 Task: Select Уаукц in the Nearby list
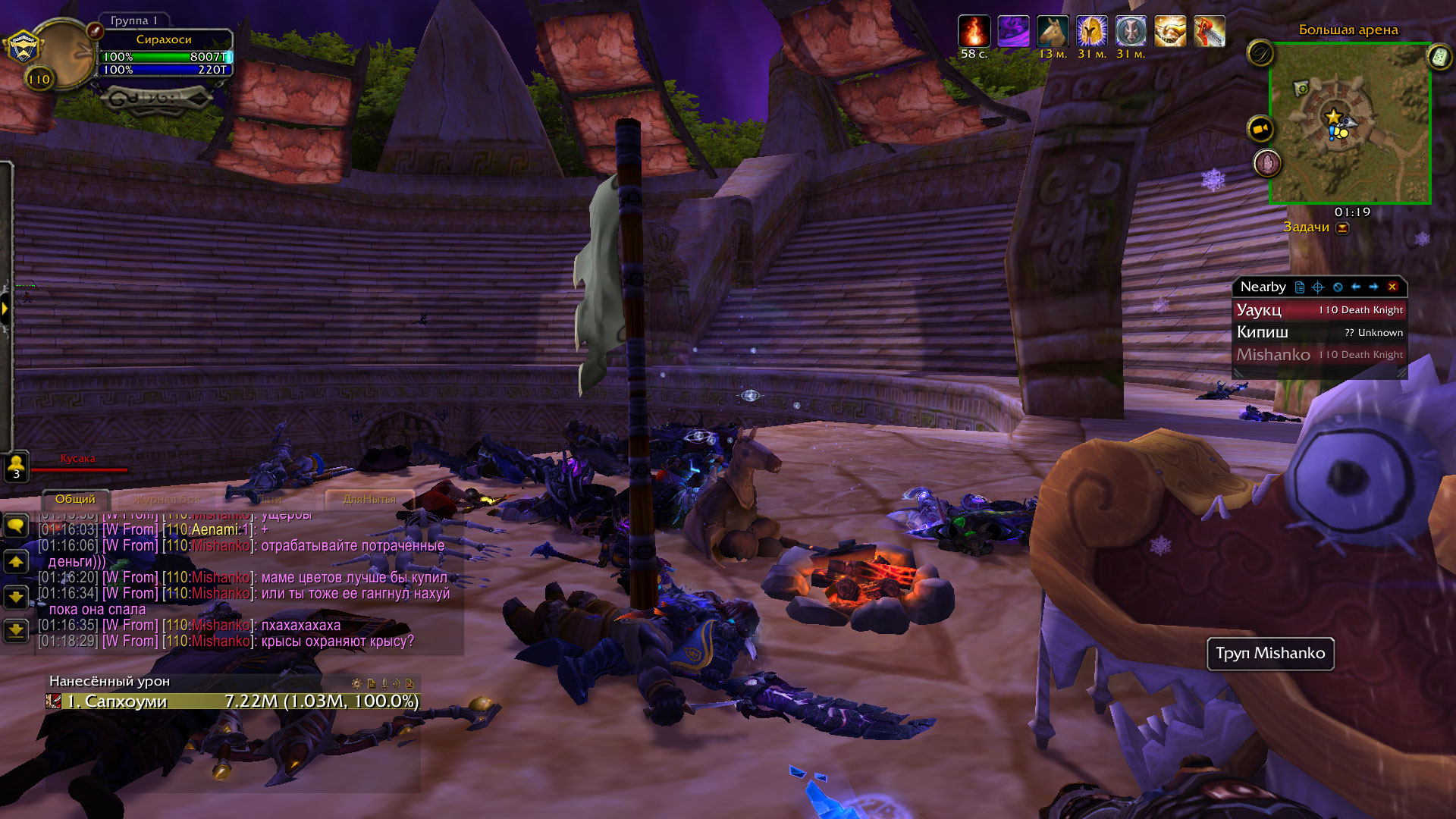tap(1319, 310)
